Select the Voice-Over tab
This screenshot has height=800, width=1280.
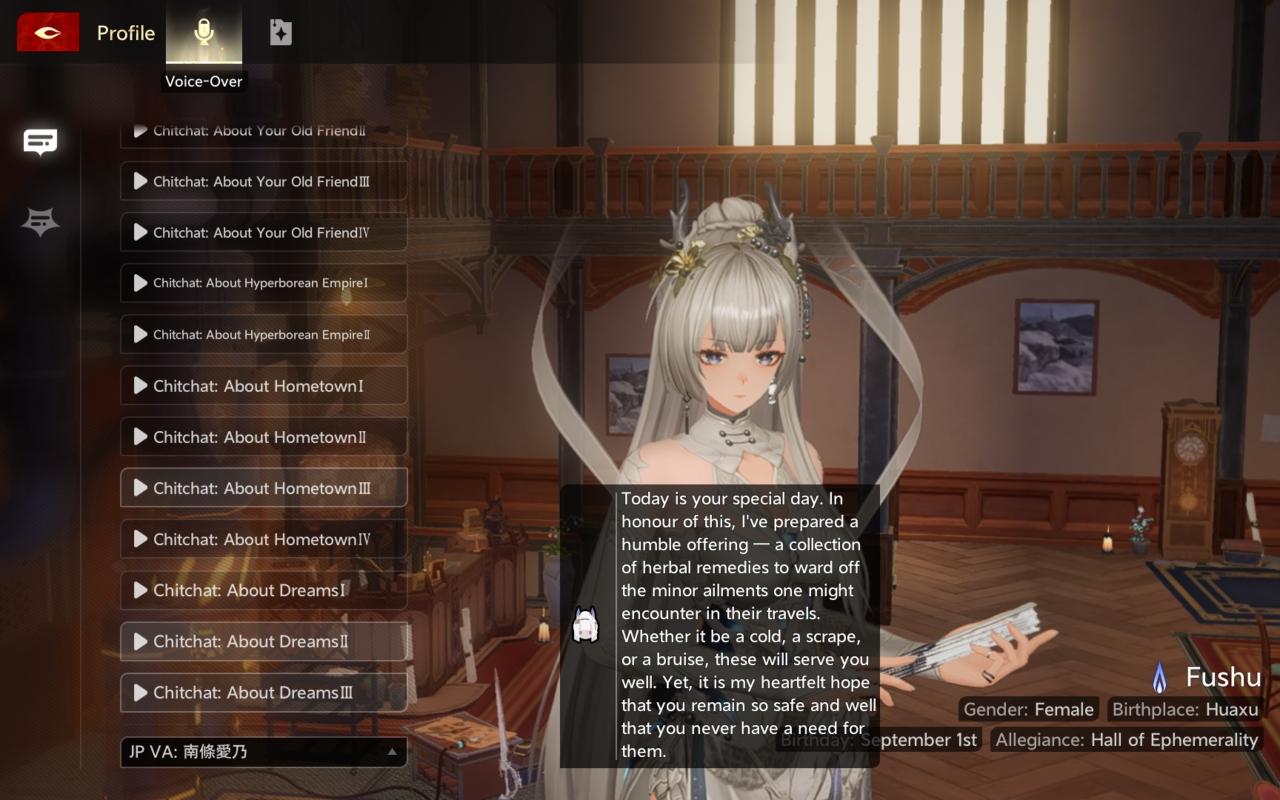pos(204,34)
